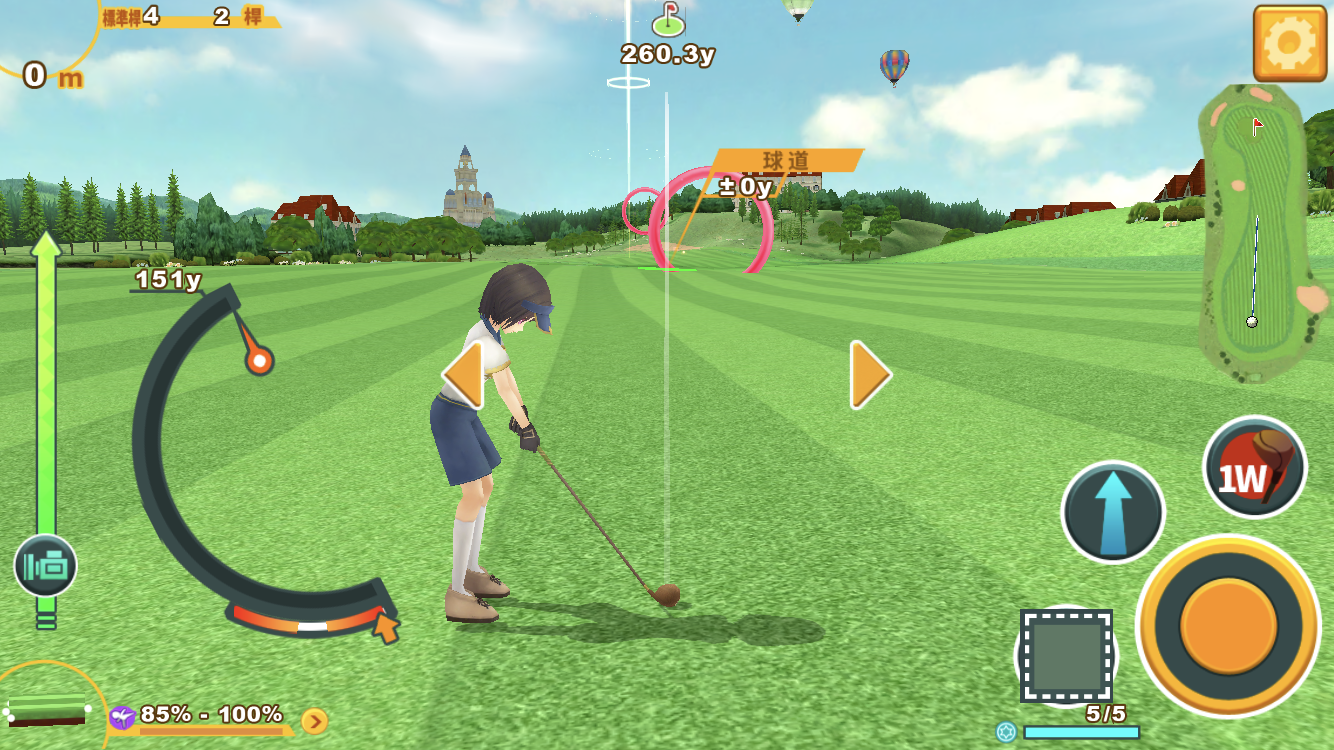The height and width of the screenshot is (750, 1334).
Task: Toggle the camera view button
Action: pos(45,566)
